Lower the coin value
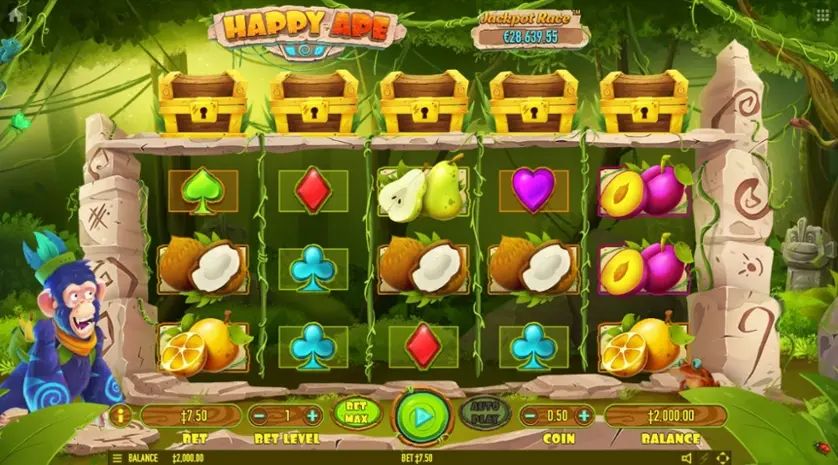Viewport: 838px width, 465px height. coord(527,416)
